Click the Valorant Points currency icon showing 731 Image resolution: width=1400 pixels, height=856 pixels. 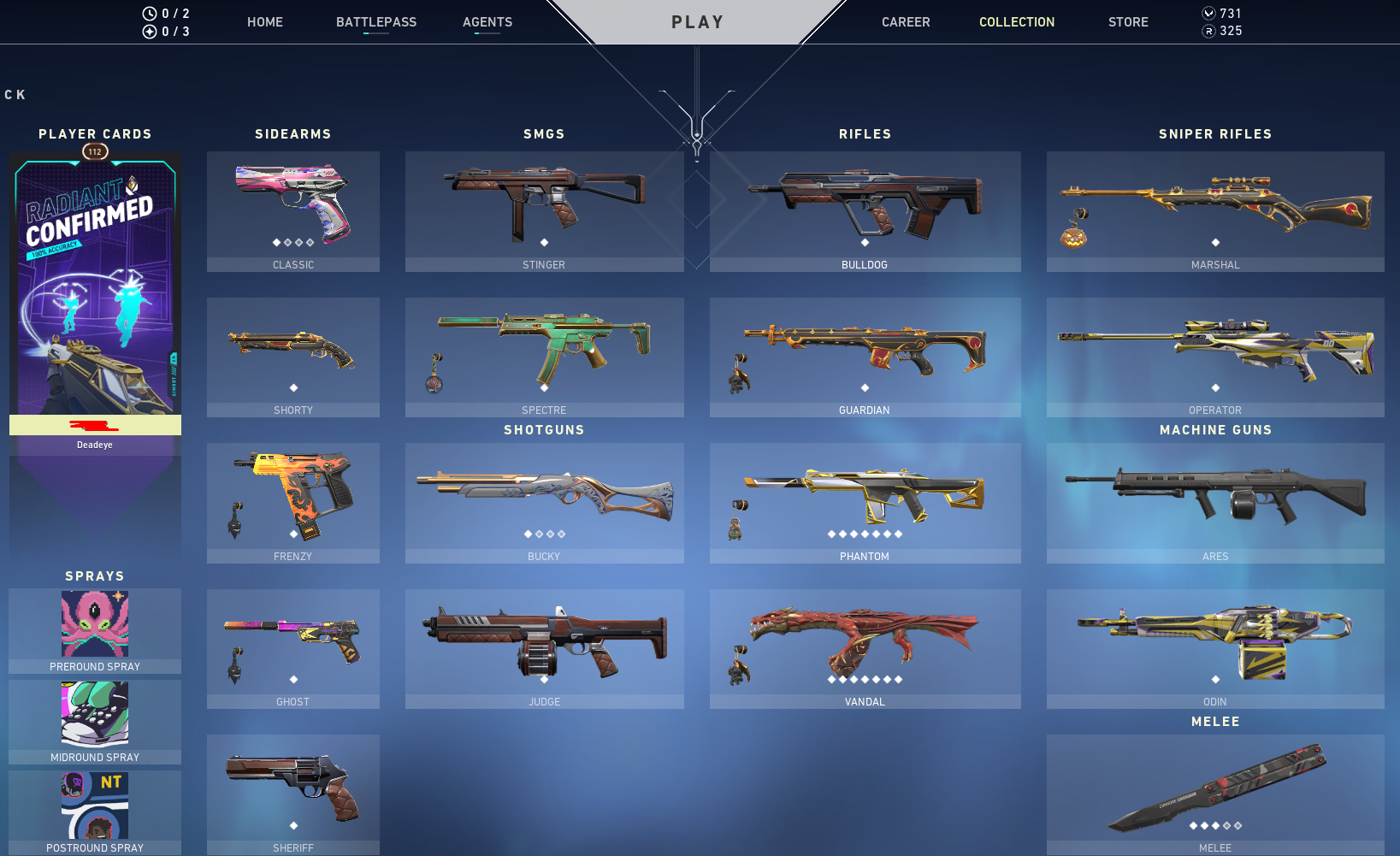coord(1208,13)
